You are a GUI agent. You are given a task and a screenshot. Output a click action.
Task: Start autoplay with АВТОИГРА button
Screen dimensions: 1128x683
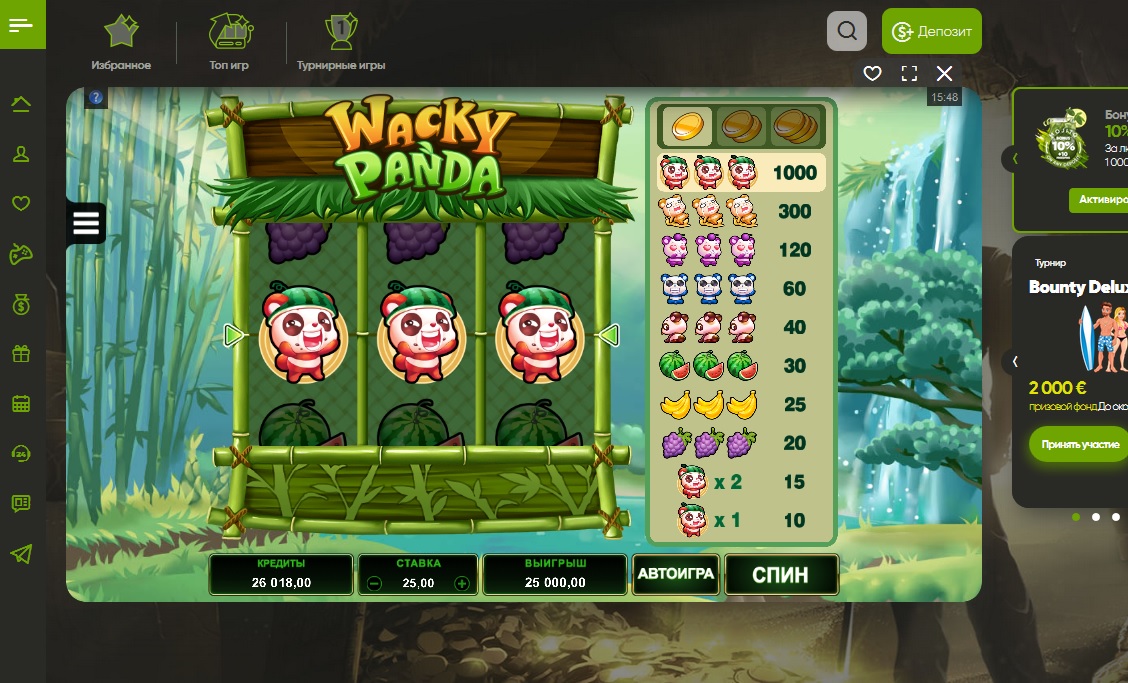point(676,574)
